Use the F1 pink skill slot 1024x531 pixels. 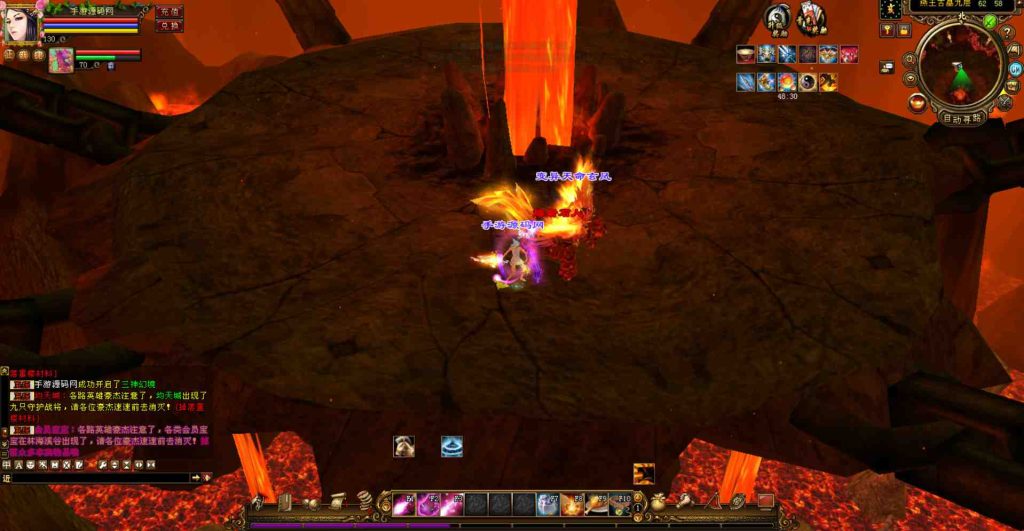[x=404, y=505]
